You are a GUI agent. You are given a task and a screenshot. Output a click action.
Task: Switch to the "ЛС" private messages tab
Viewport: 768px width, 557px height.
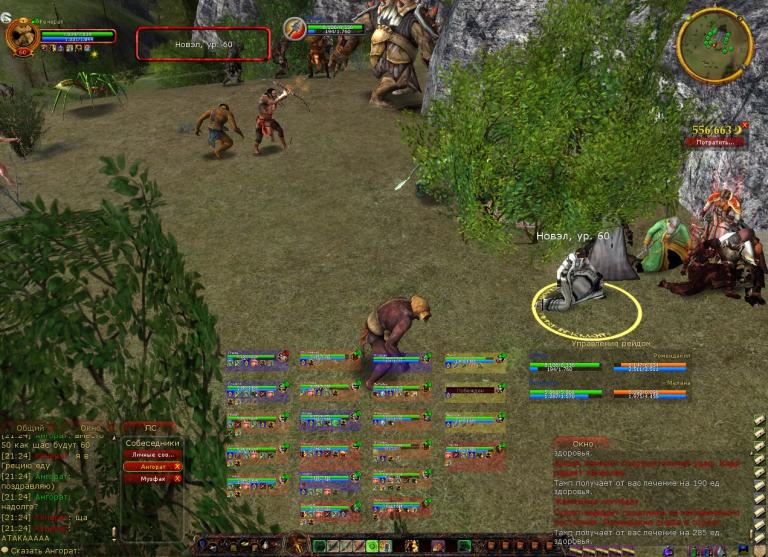coord(152,427)
